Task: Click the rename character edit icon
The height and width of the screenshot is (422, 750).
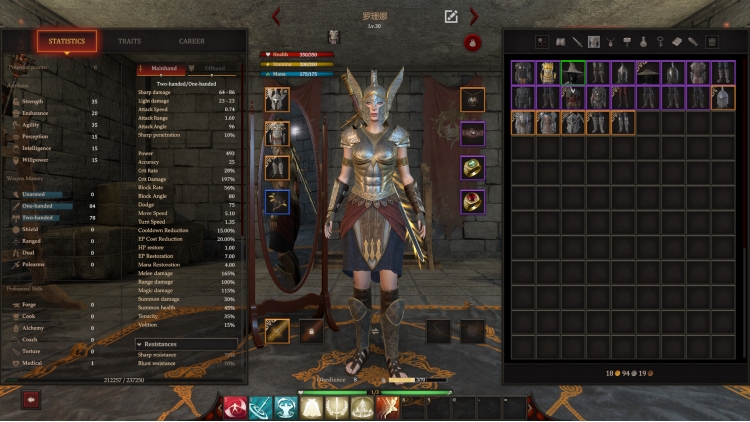Action: (451, 16)
